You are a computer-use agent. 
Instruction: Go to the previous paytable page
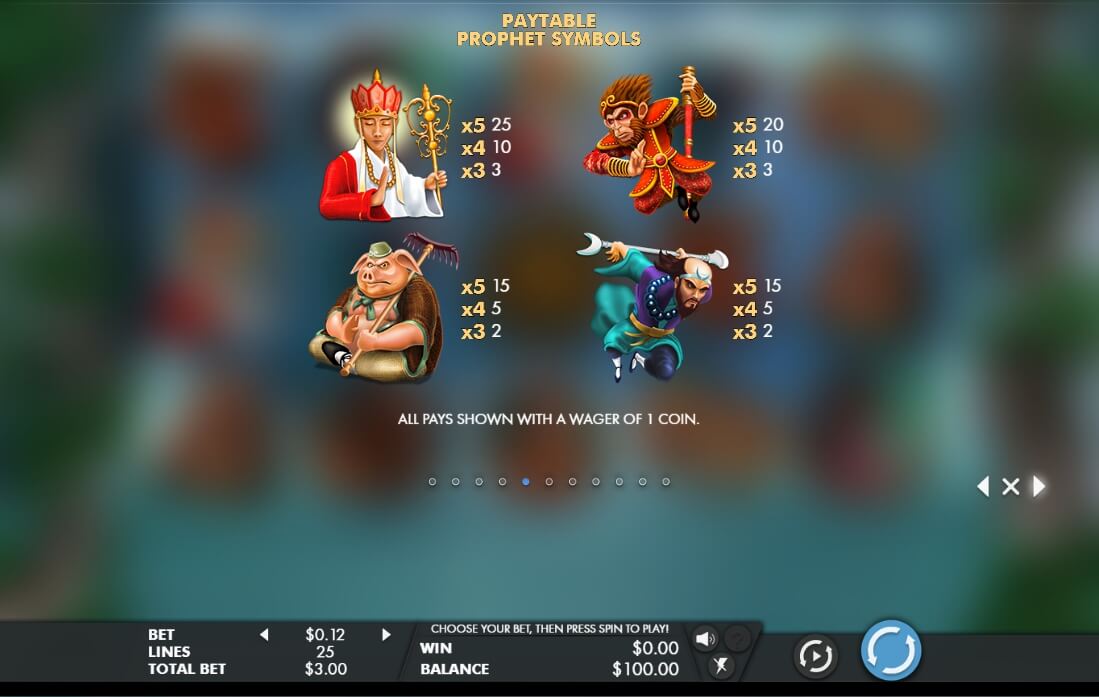[983, 487]
